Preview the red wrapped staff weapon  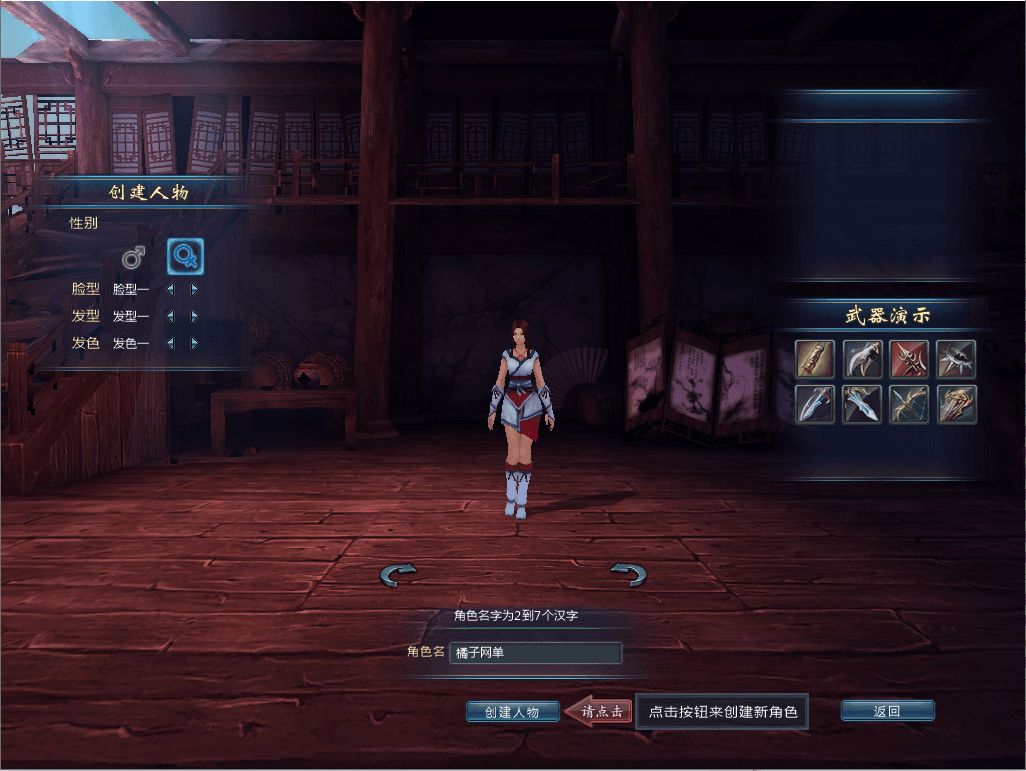point(815,359)
